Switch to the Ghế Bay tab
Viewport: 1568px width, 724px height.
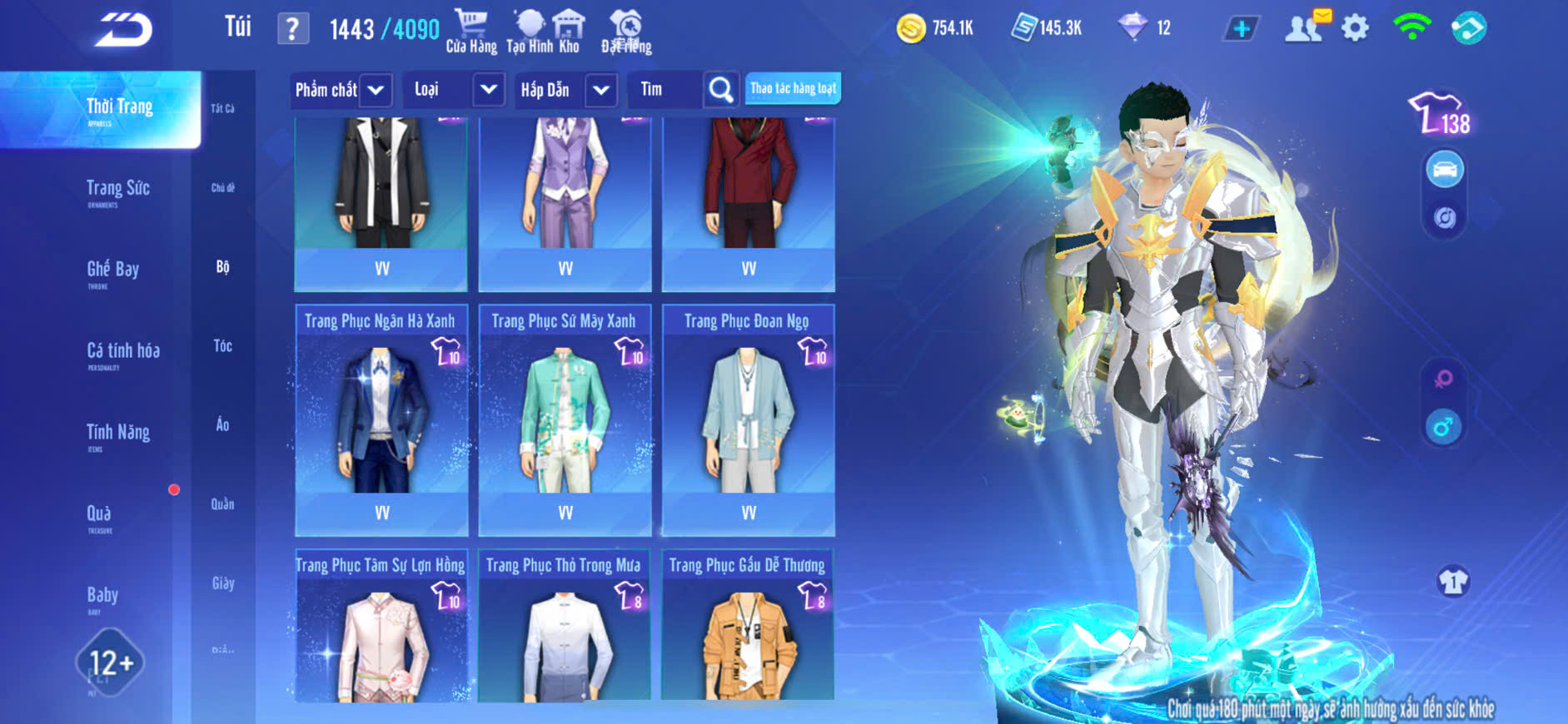(112, 270)
